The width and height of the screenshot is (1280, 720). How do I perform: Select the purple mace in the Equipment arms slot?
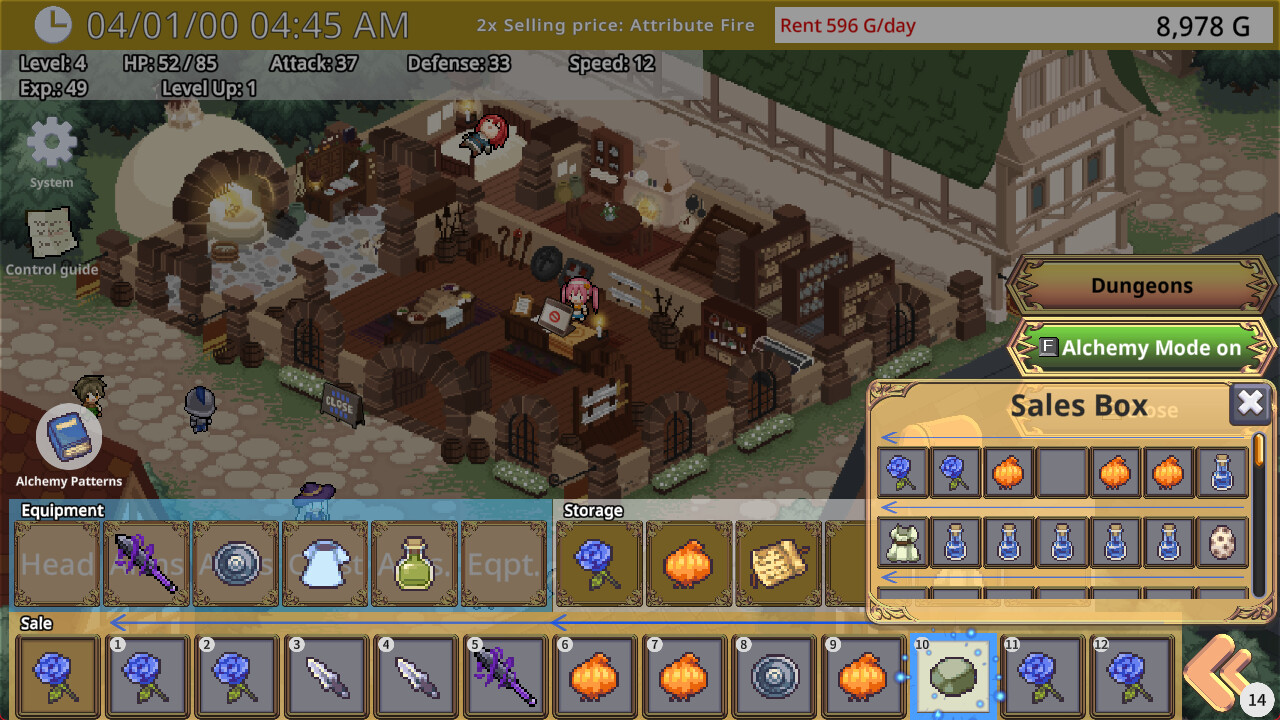click(145, 563)
